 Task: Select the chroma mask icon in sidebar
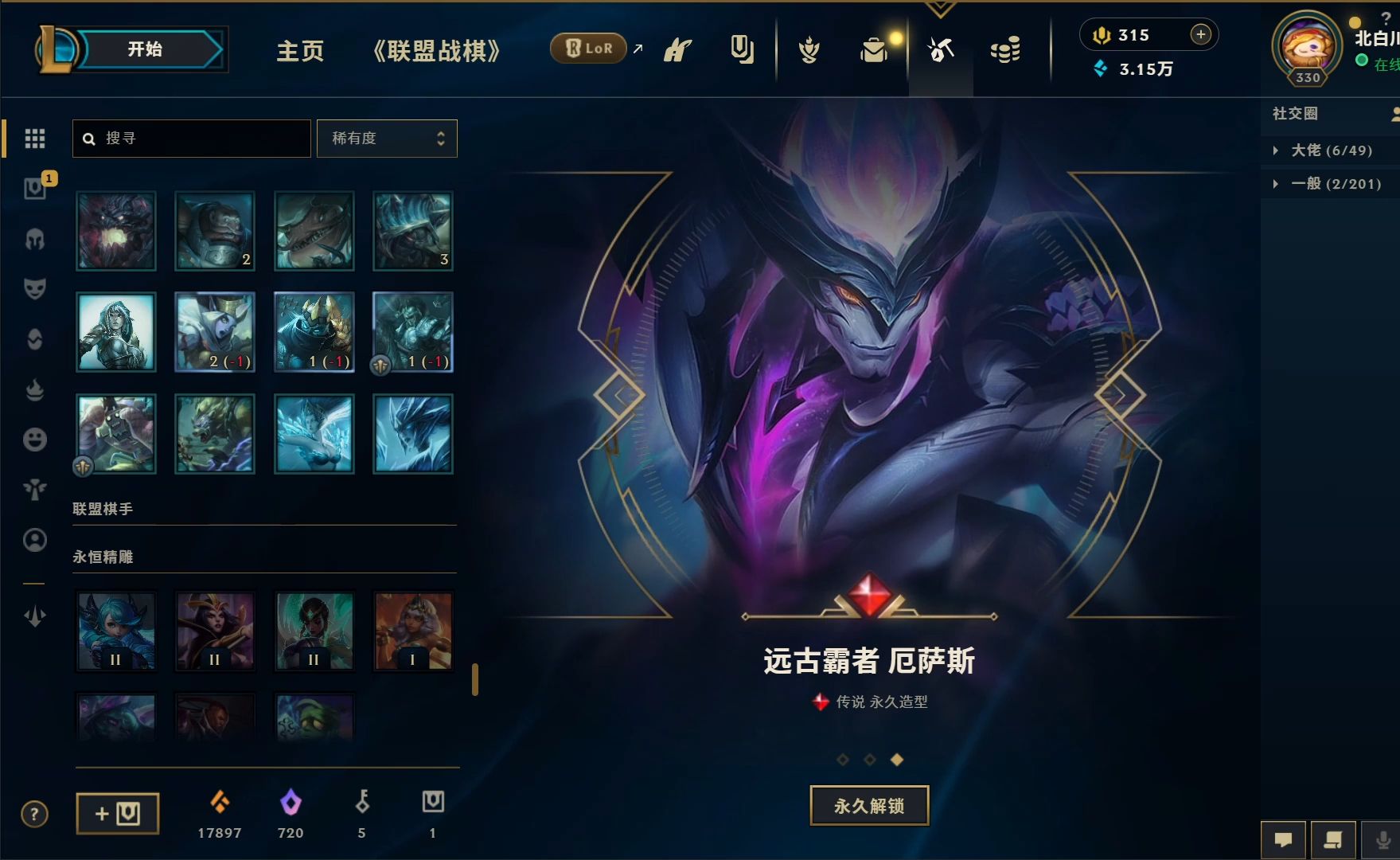point(33,288)
